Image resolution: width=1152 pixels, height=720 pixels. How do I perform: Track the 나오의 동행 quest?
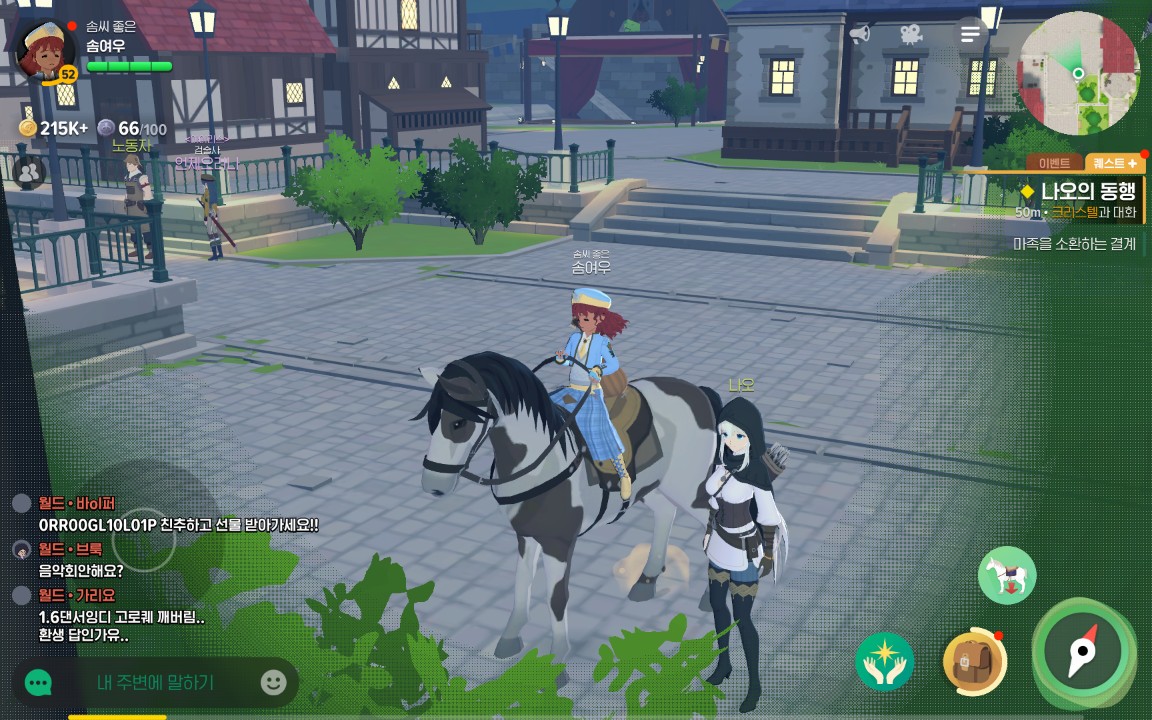[1087, 191]
